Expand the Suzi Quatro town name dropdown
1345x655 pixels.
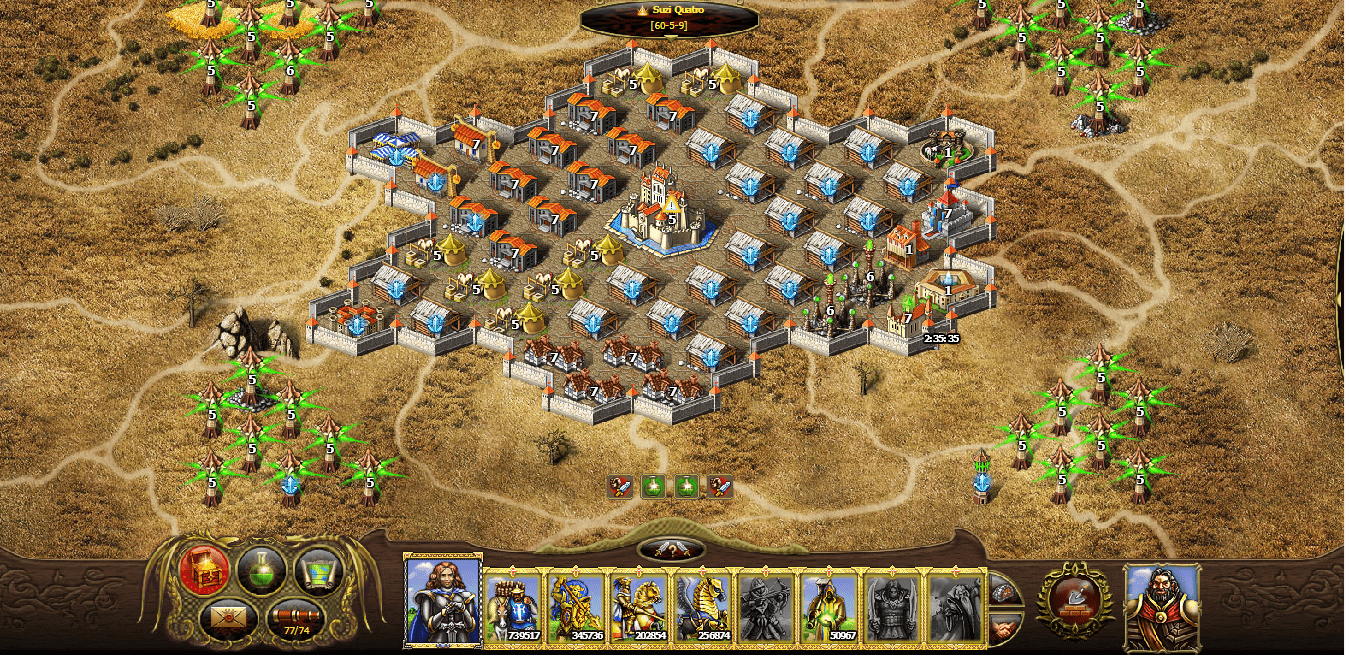pyautogui.click(x=670, y=17)
